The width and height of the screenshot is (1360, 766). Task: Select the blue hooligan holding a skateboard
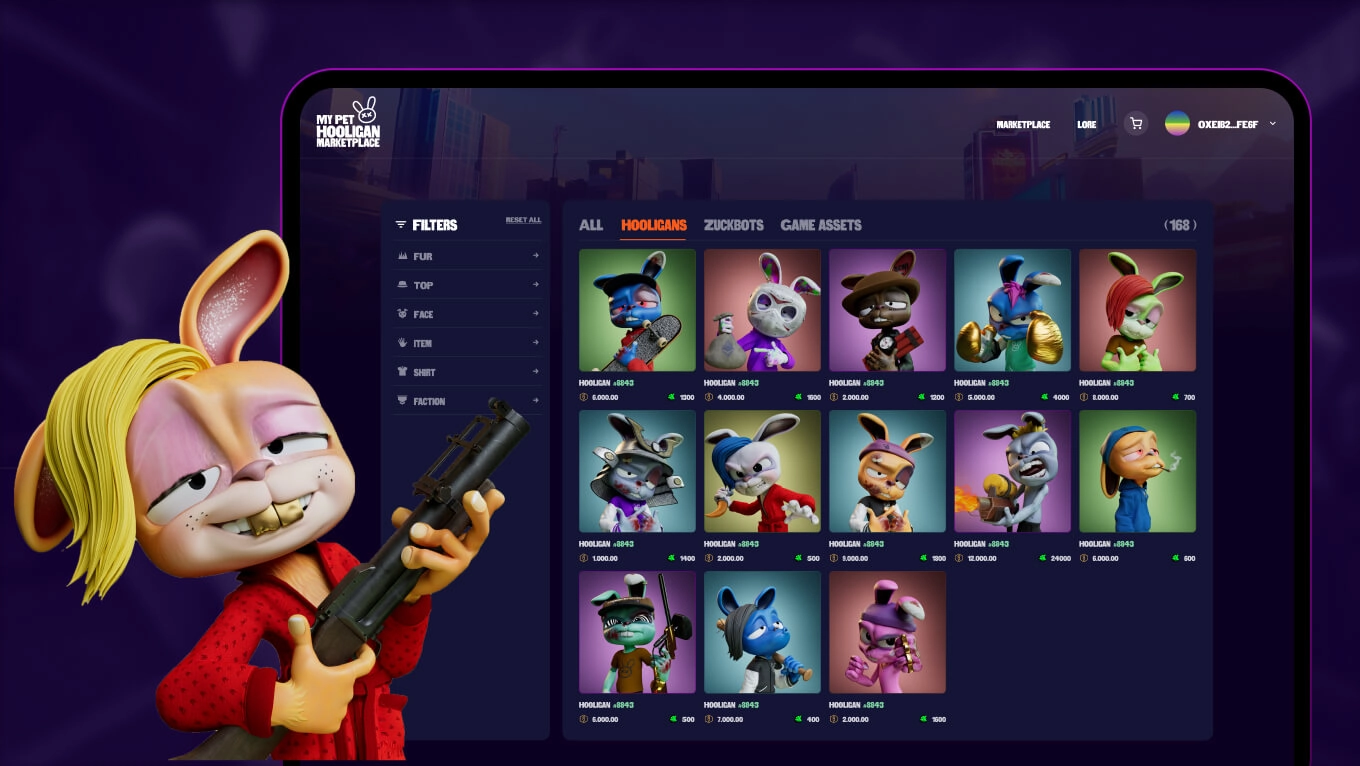click(637, 310)
